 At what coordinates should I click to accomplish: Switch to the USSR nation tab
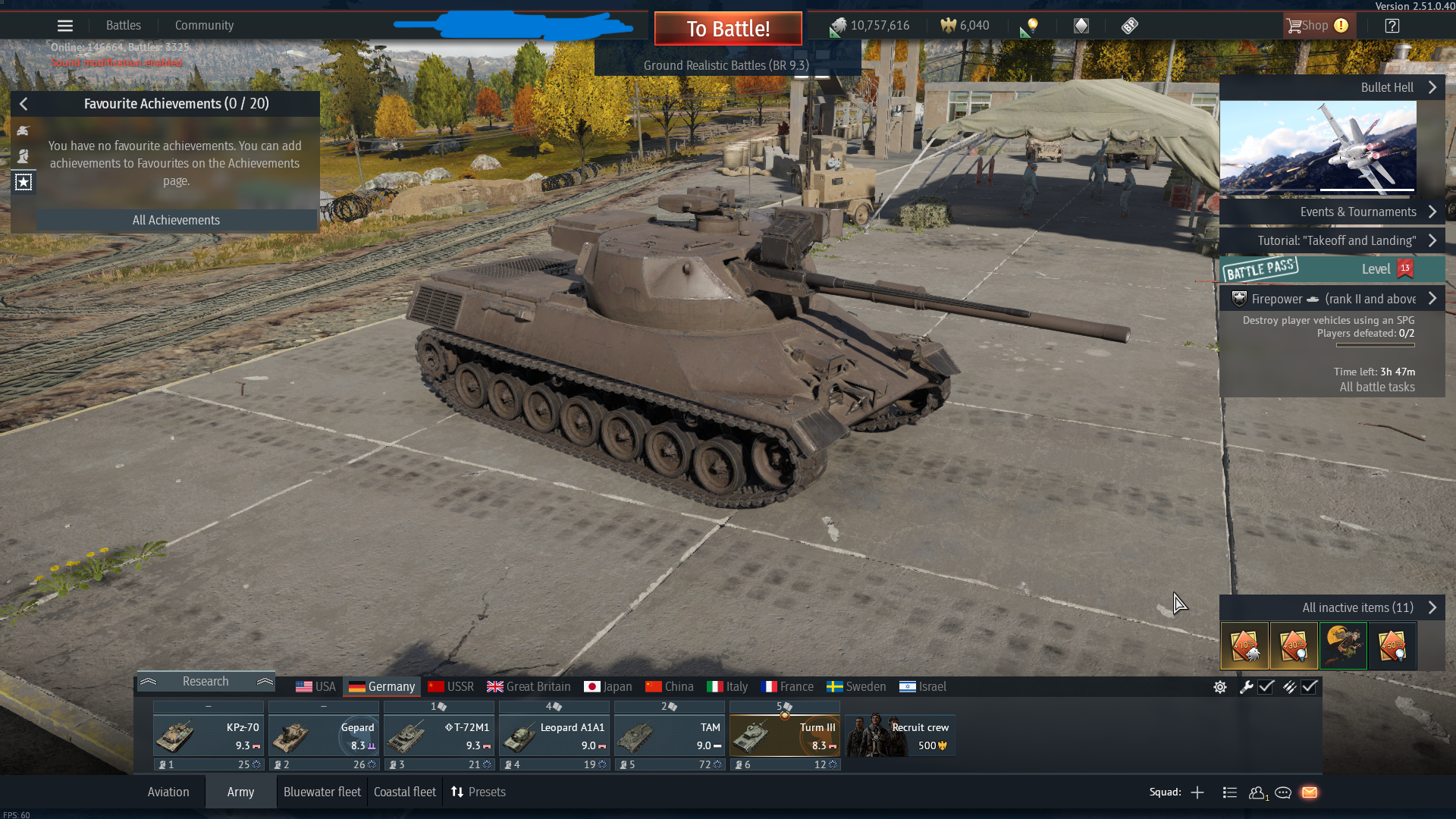point(451,687)
